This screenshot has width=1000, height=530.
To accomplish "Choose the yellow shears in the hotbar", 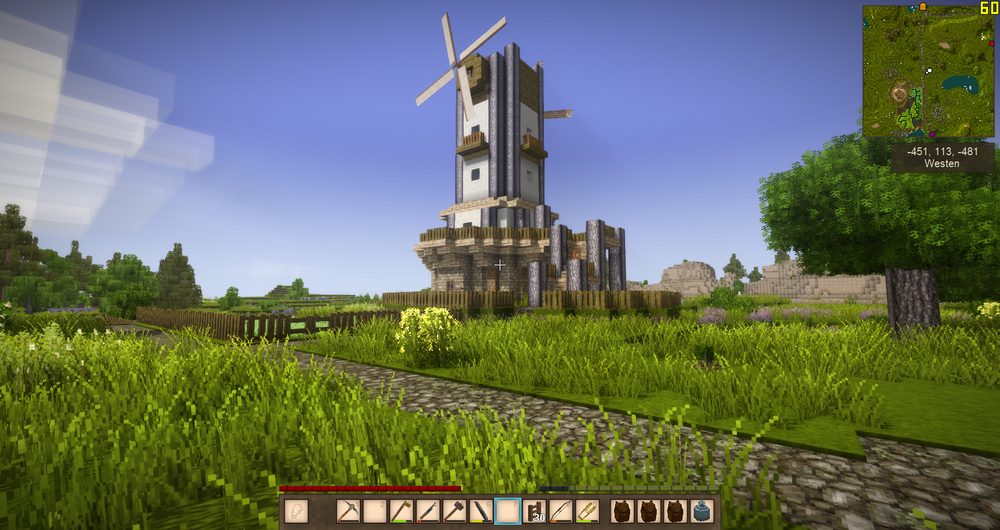I will (x=588, y=512).
